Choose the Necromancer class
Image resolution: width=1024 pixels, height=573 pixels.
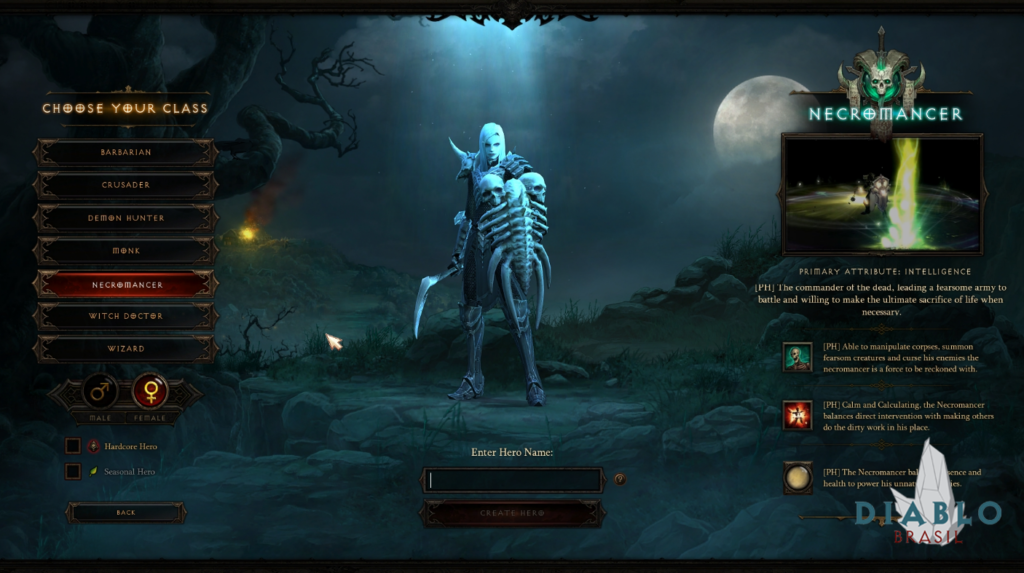[x=126, y=284]
